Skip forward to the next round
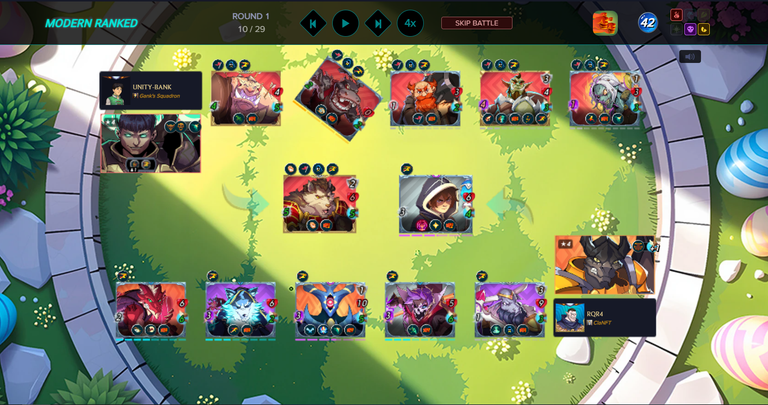768x405 pixels. (377, 23)
